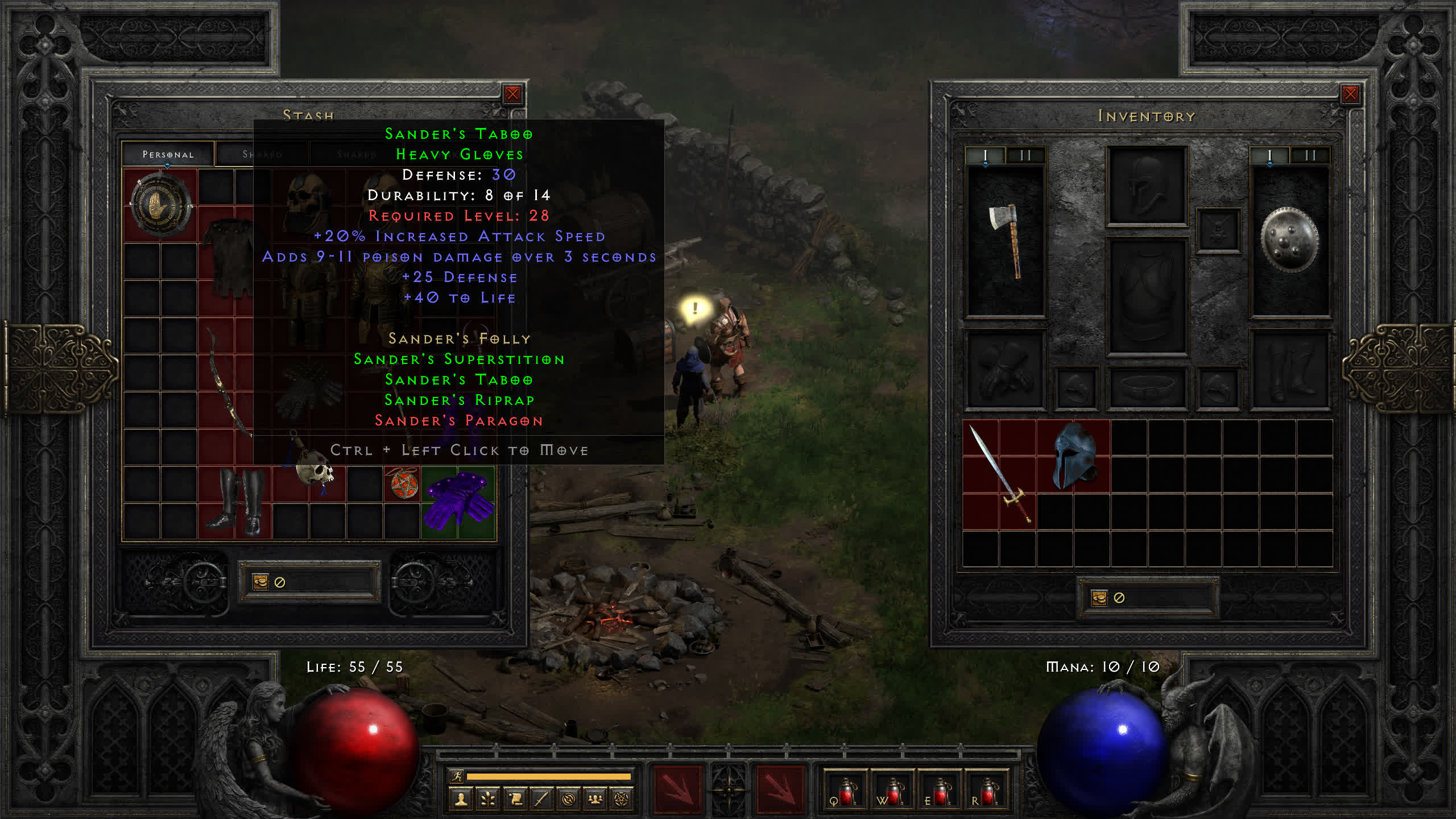Select the sword in the inventory grid
The image size is (1456, 819).
click(999, 473)
